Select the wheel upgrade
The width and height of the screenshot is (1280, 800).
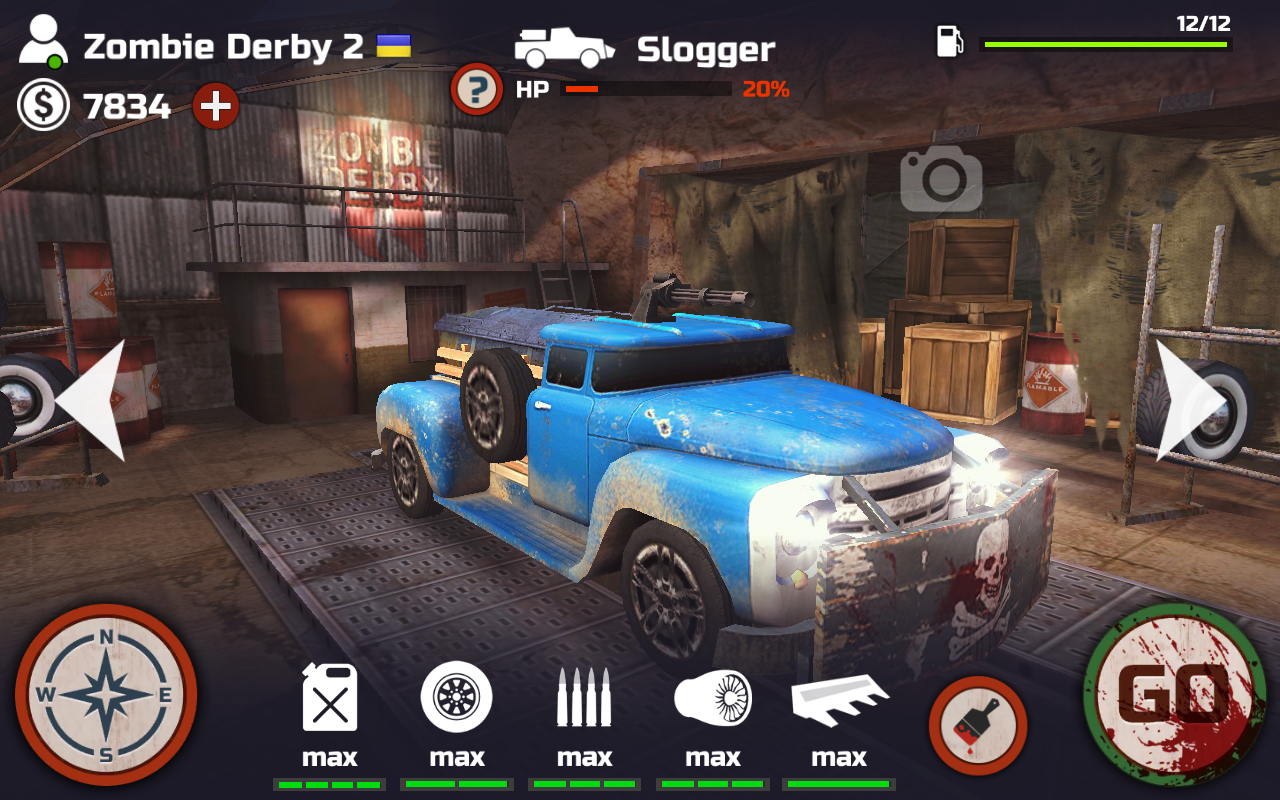(x=457, y=697)
